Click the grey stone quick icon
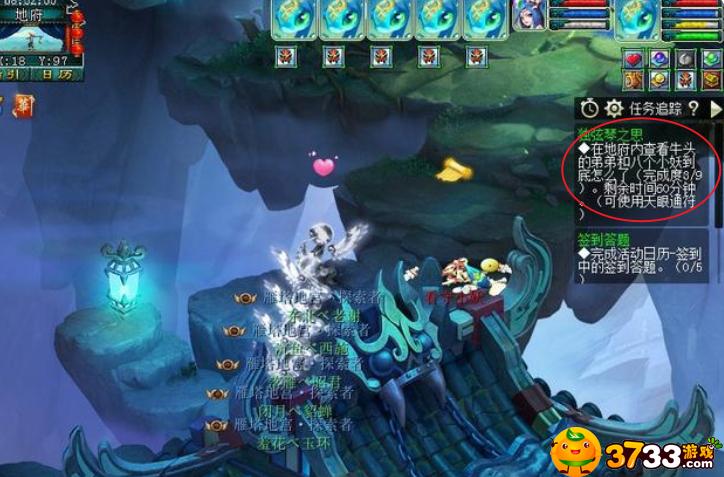724x477 pixels. pos(685,58)
